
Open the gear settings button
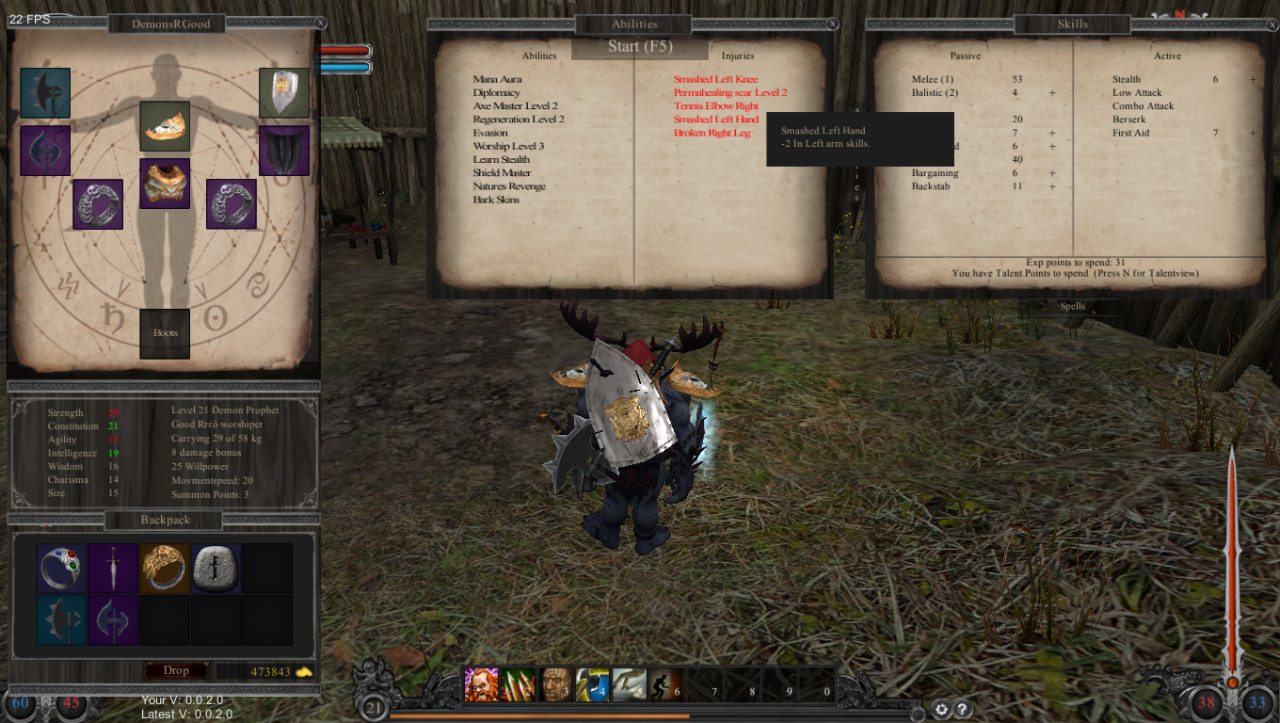click(x=941, y=709)
